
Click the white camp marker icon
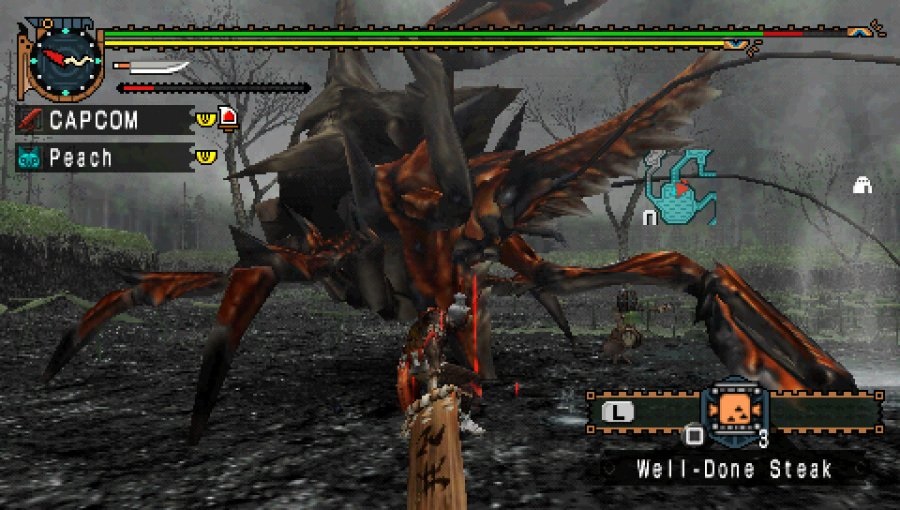point(861,184)
